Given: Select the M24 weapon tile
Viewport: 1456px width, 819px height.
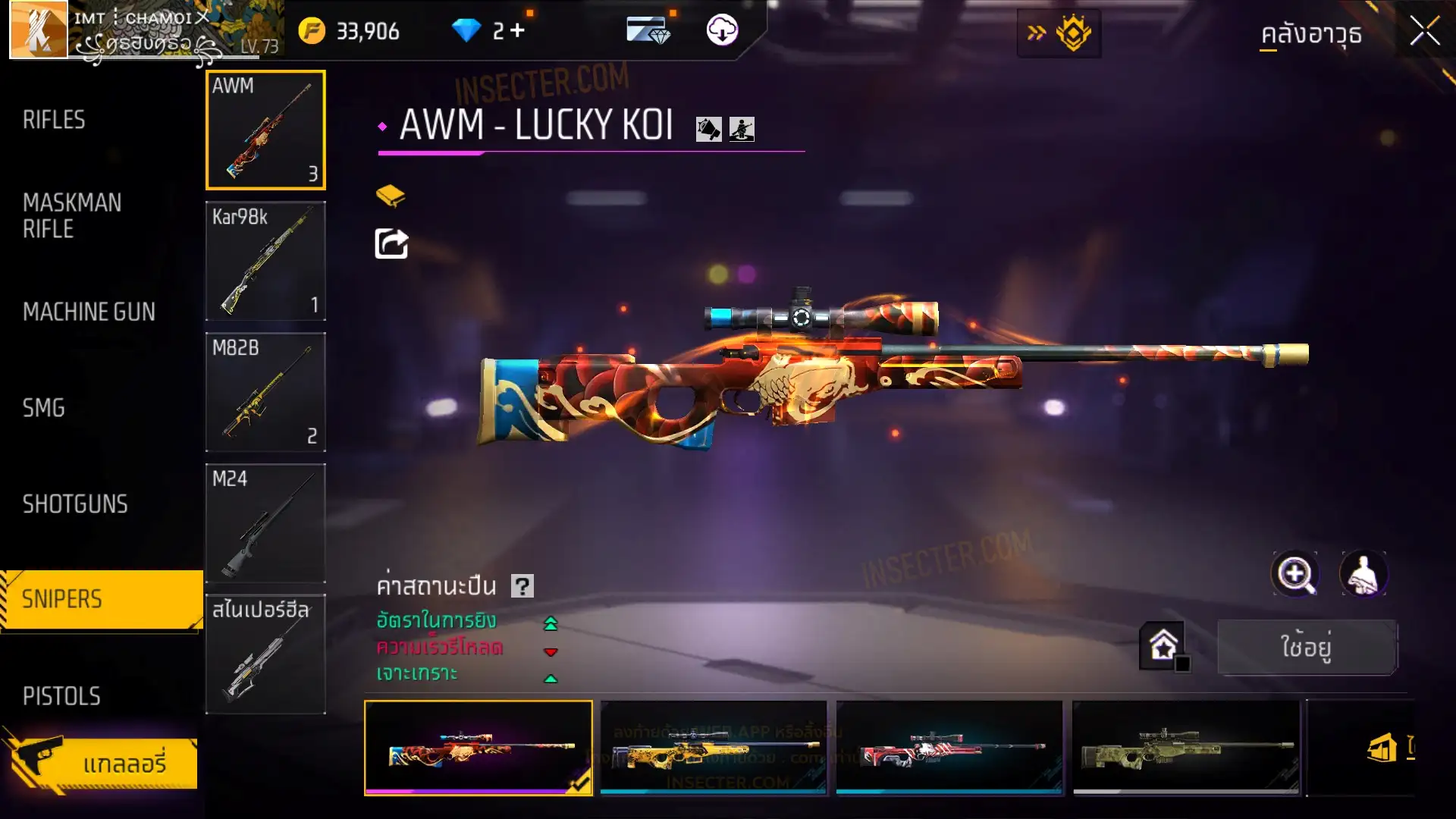Looking at the screenshot, I should tap(265, 523).
